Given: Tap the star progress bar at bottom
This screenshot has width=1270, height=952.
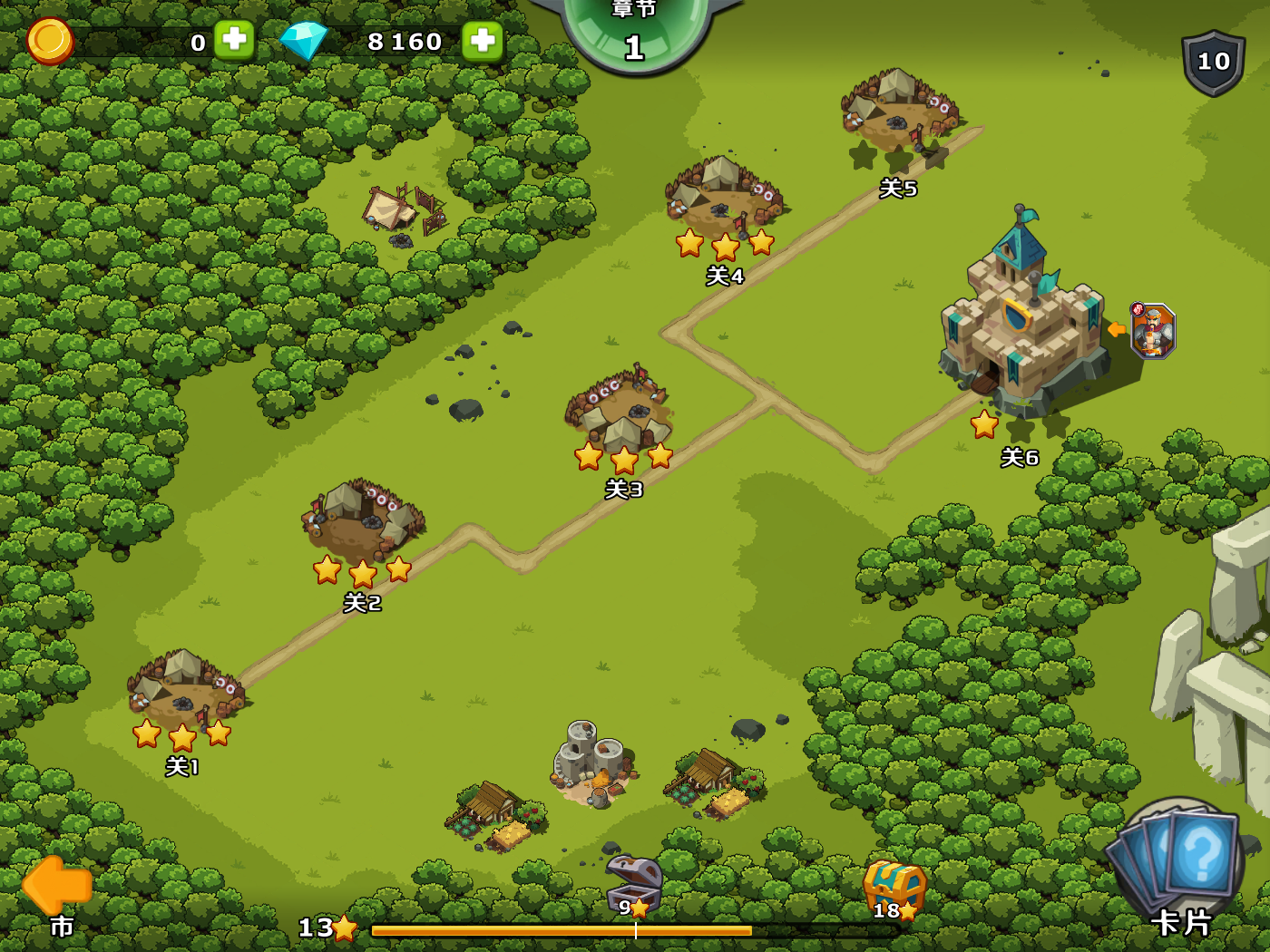Looking at the screenshot, I should tap(562, 929).
